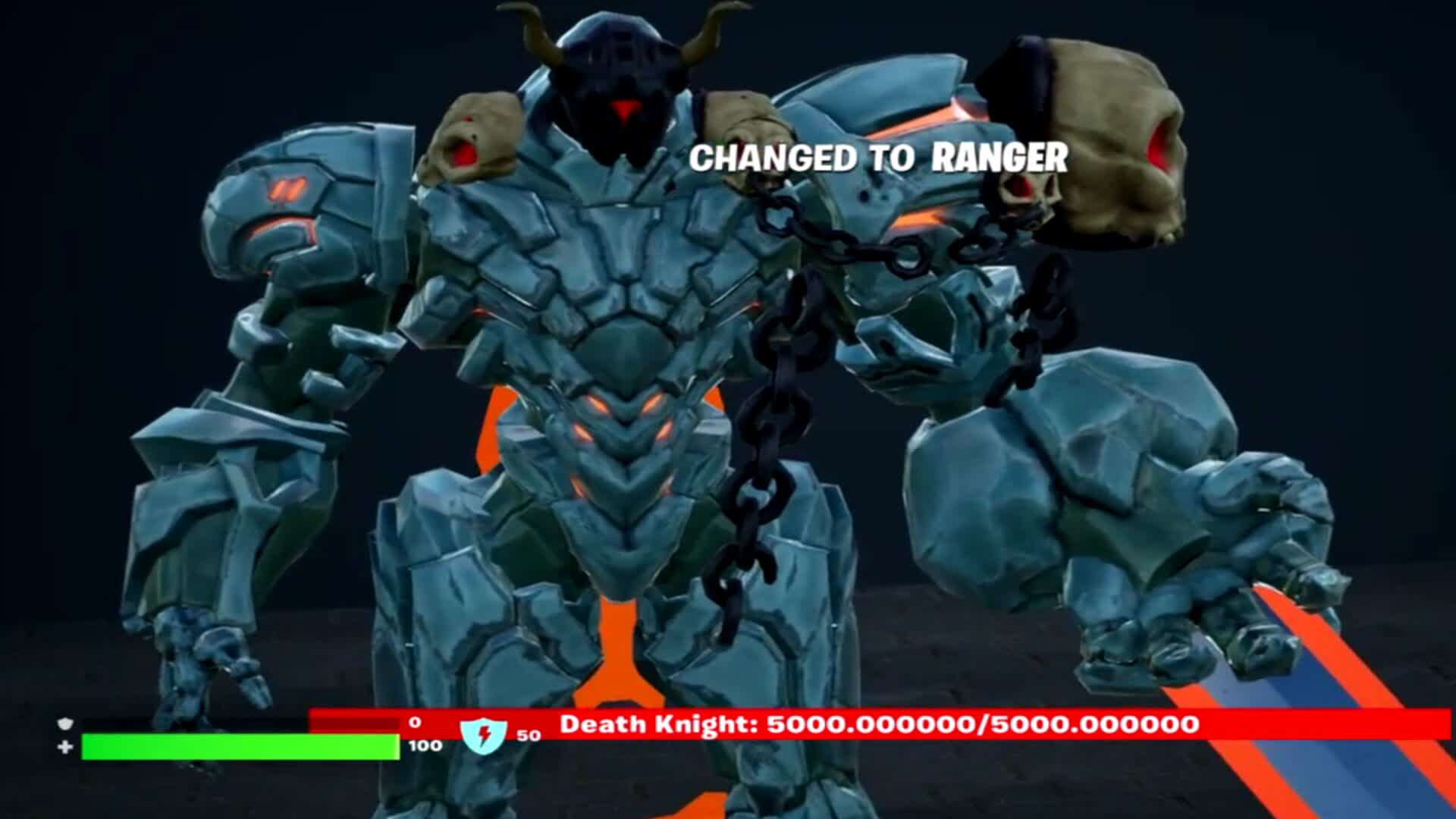Select the plus health icon in the HUD
Viewport: 1456px width, 819px height.
[64, 747]
